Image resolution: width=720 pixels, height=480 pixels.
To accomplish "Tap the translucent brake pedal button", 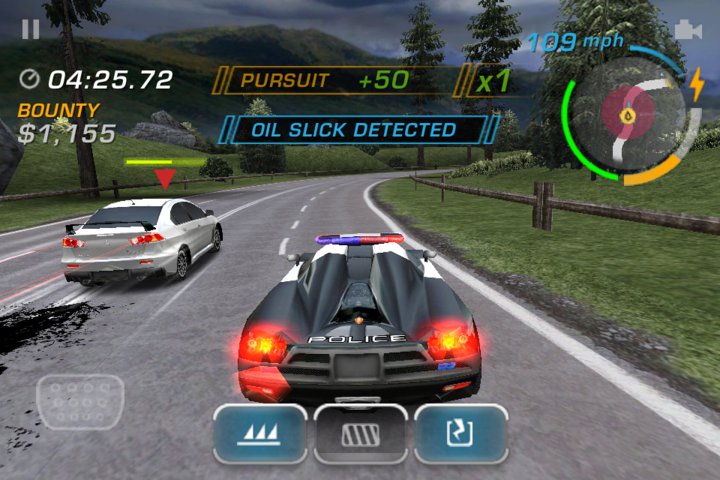I will pyautogui.click(x=80, y=400).
